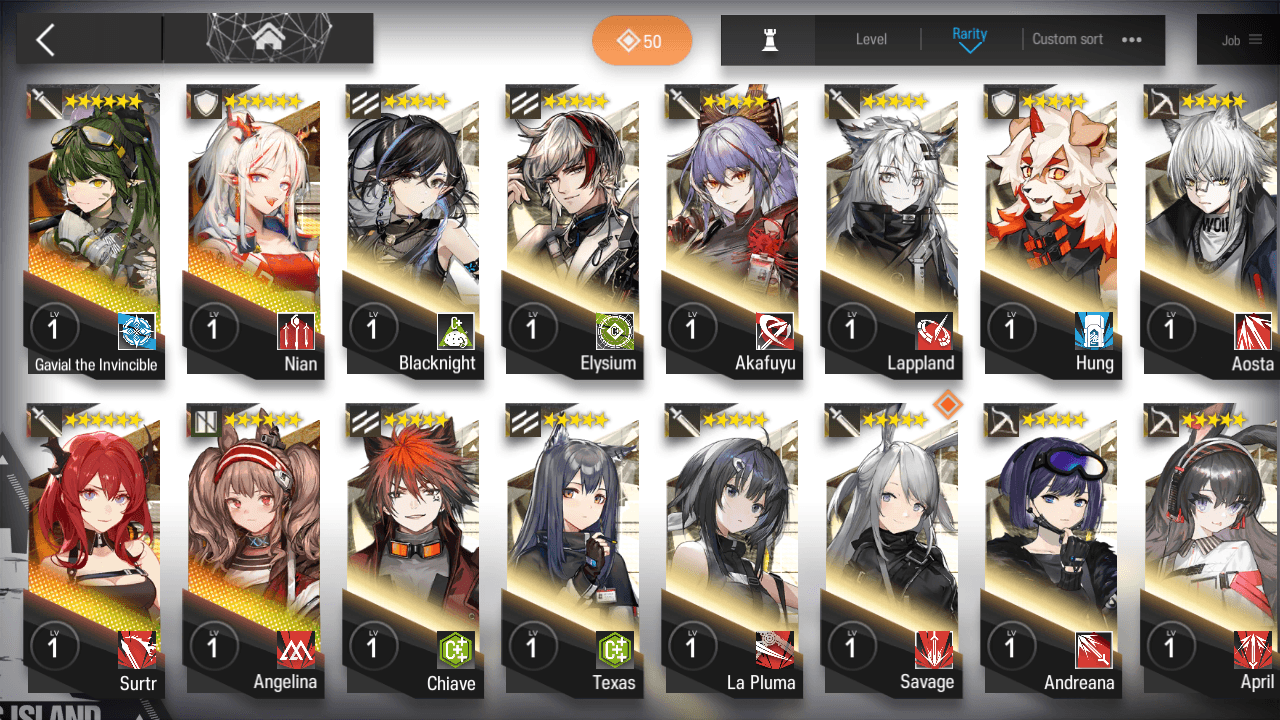
Task: Select the Texas operator card
Action: coord(574,550)
